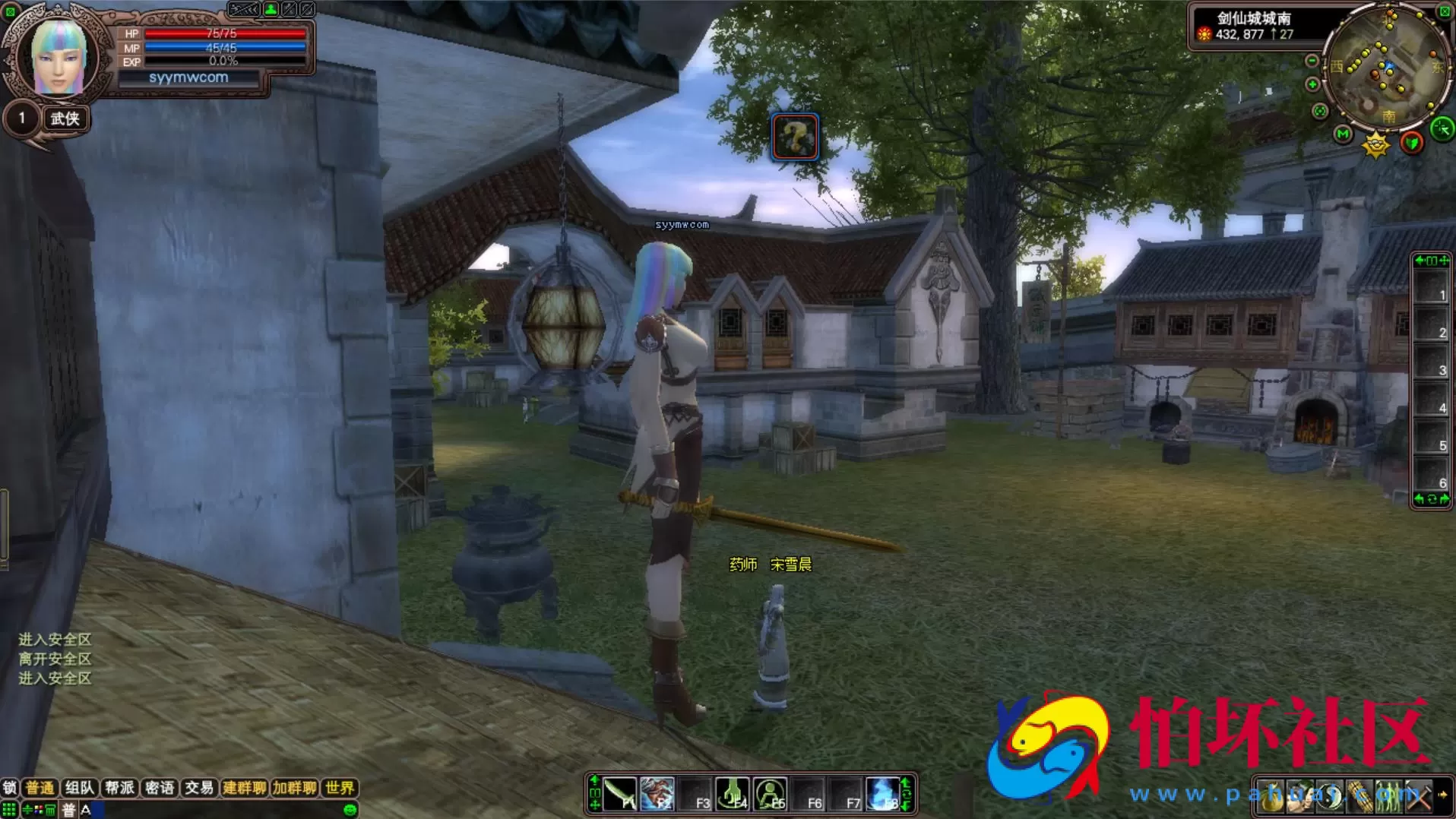The height and width of the screenshot is (819, 1456).
Task: Select the 帮派 guild chat tab
Action: (x=119, y=788)
